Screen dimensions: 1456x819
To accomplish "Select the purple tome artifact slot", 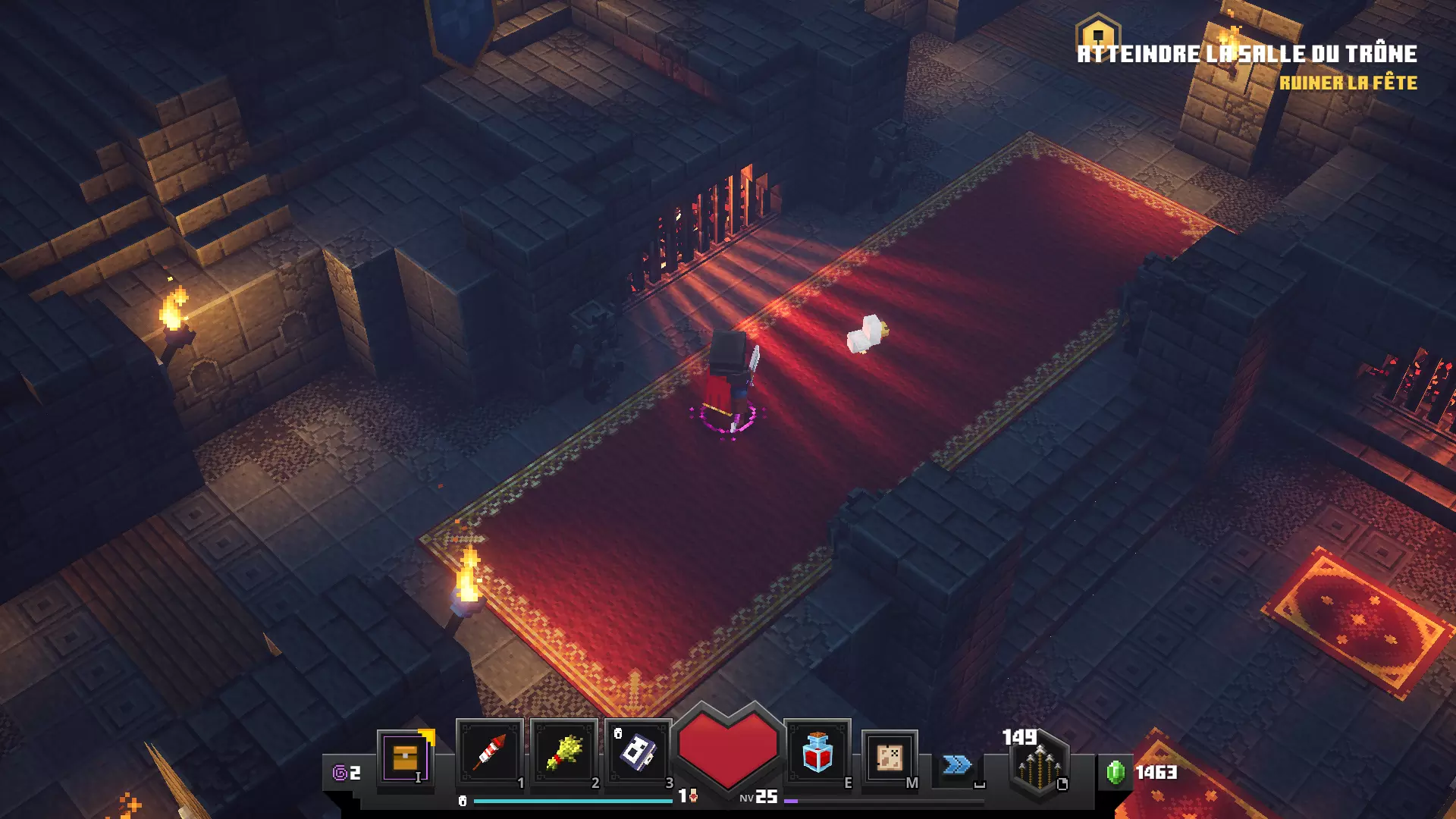I will point(638,752).
